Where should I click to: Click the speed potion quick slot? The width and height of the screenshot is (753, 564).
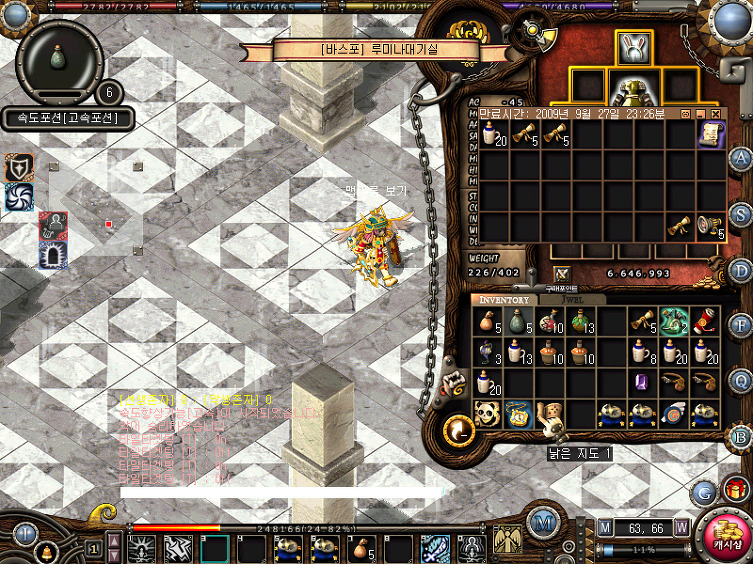point(60,56)
